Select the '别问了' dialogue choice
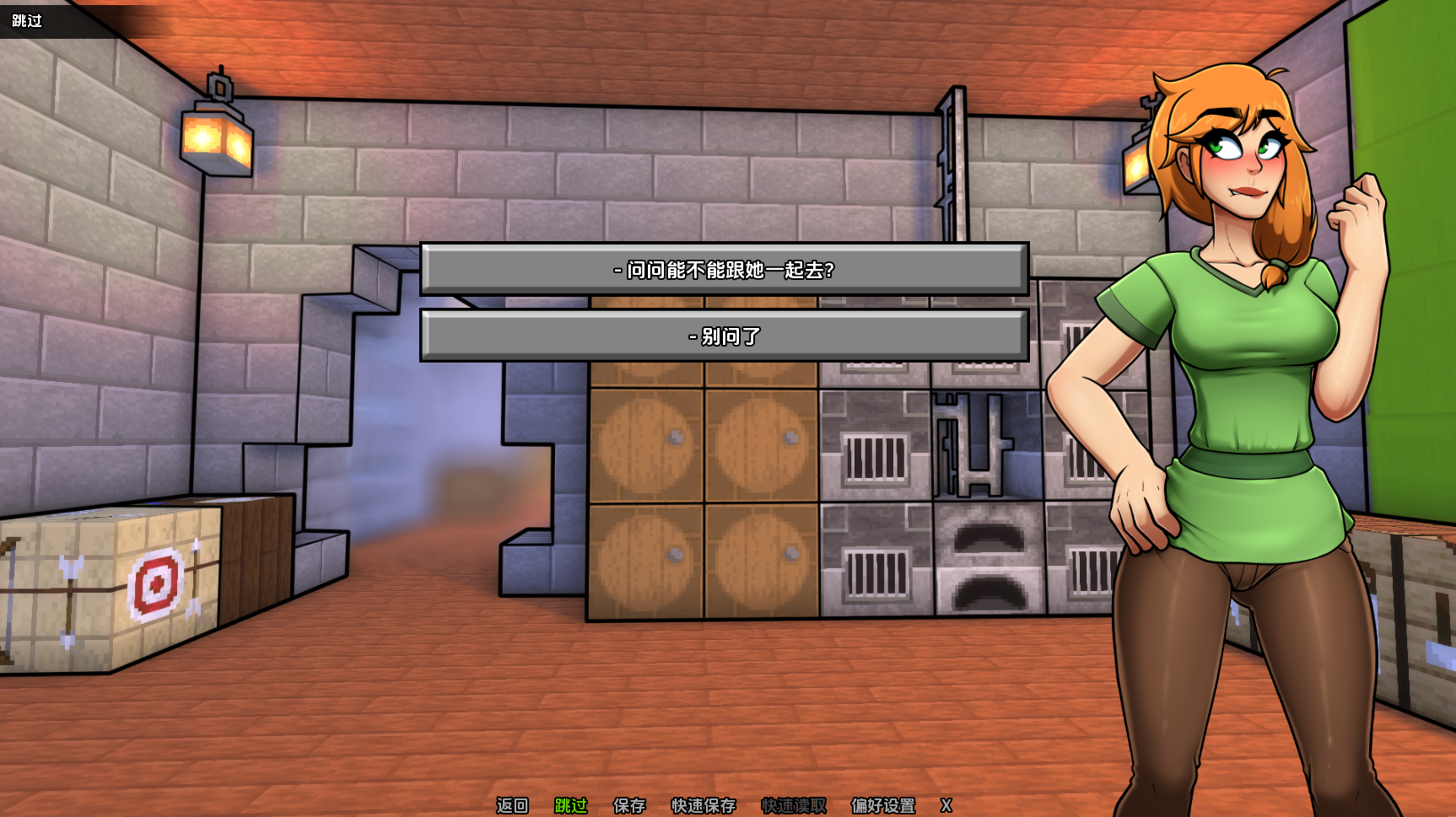This screenshot has width=1456, height=817. point(724,336)
